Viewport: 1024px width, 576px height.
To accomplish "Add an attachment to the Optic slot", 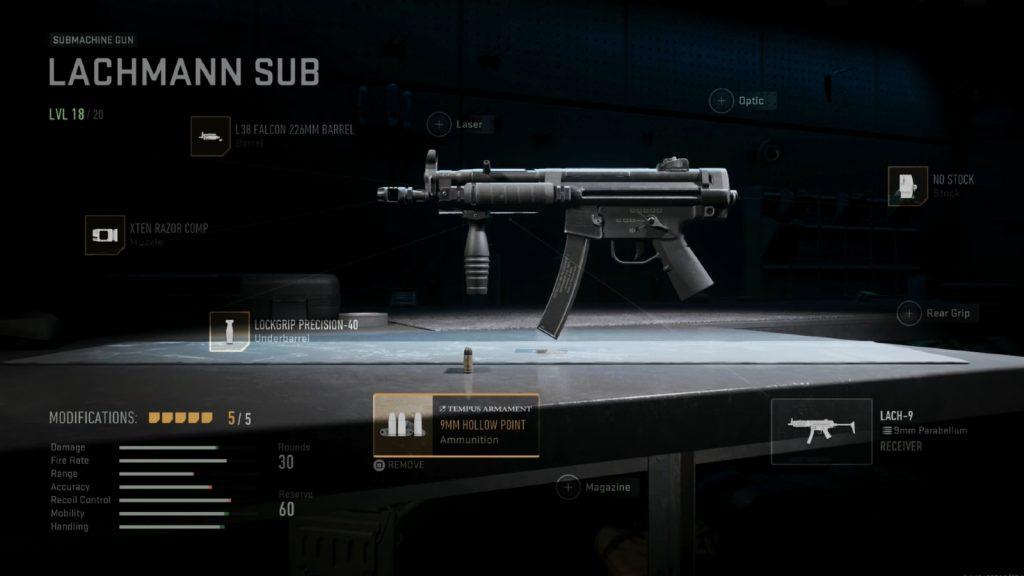I will pyautogui.click(x=721, y=100).
